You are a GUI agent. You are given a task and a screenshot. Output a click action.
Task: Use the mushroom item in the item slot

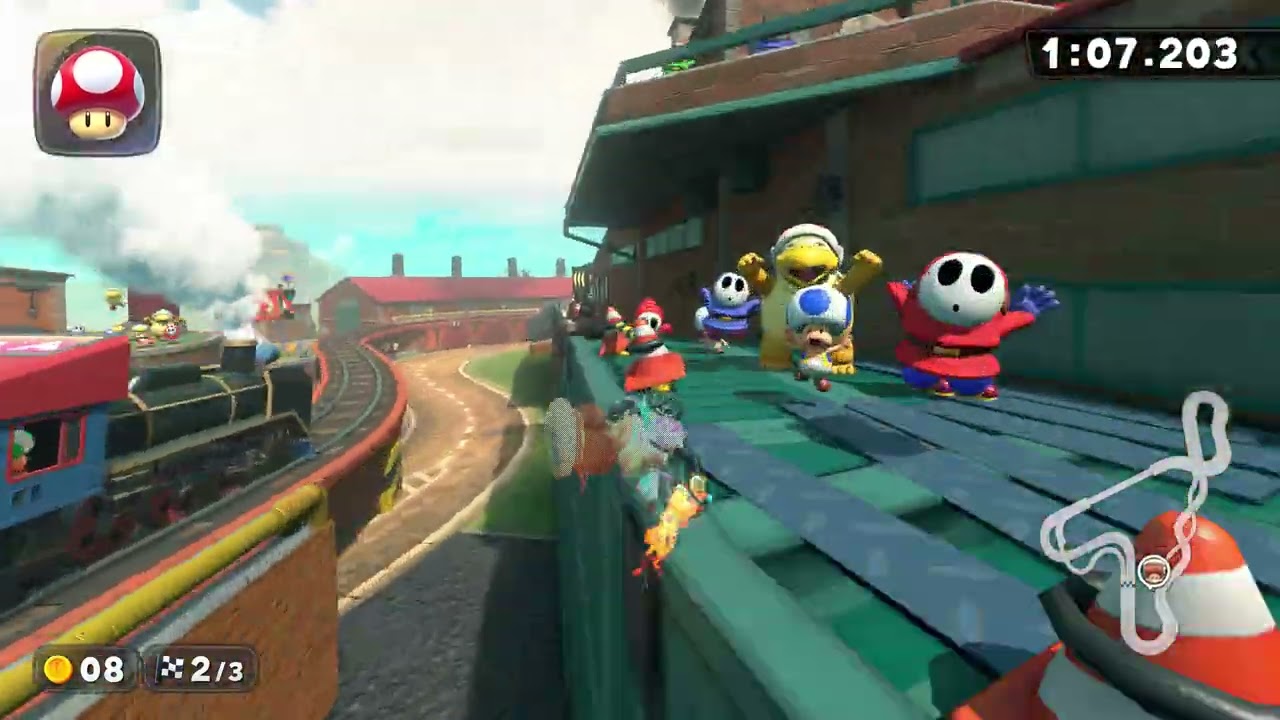97,93
